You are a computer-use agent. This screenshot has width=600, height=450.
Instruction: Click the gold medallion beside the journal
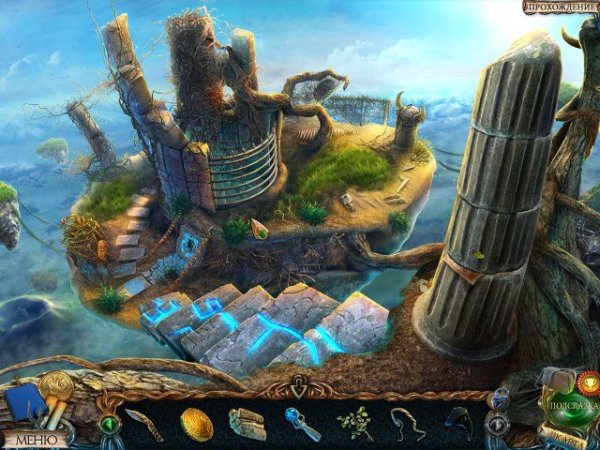(55, 385)
